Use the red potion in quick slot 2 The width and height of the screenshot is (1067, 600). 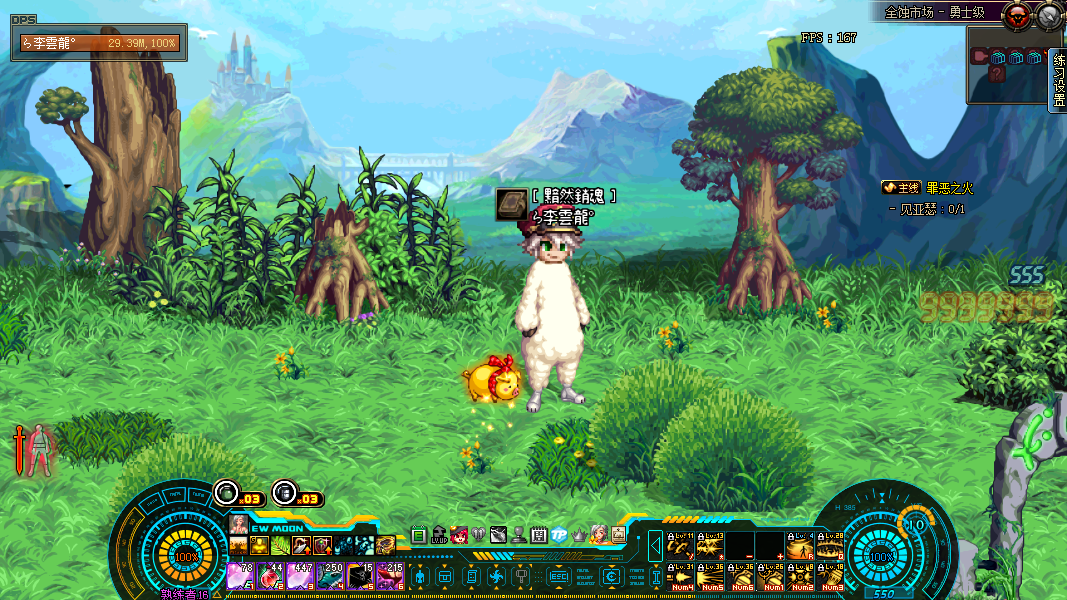point(270,576)
